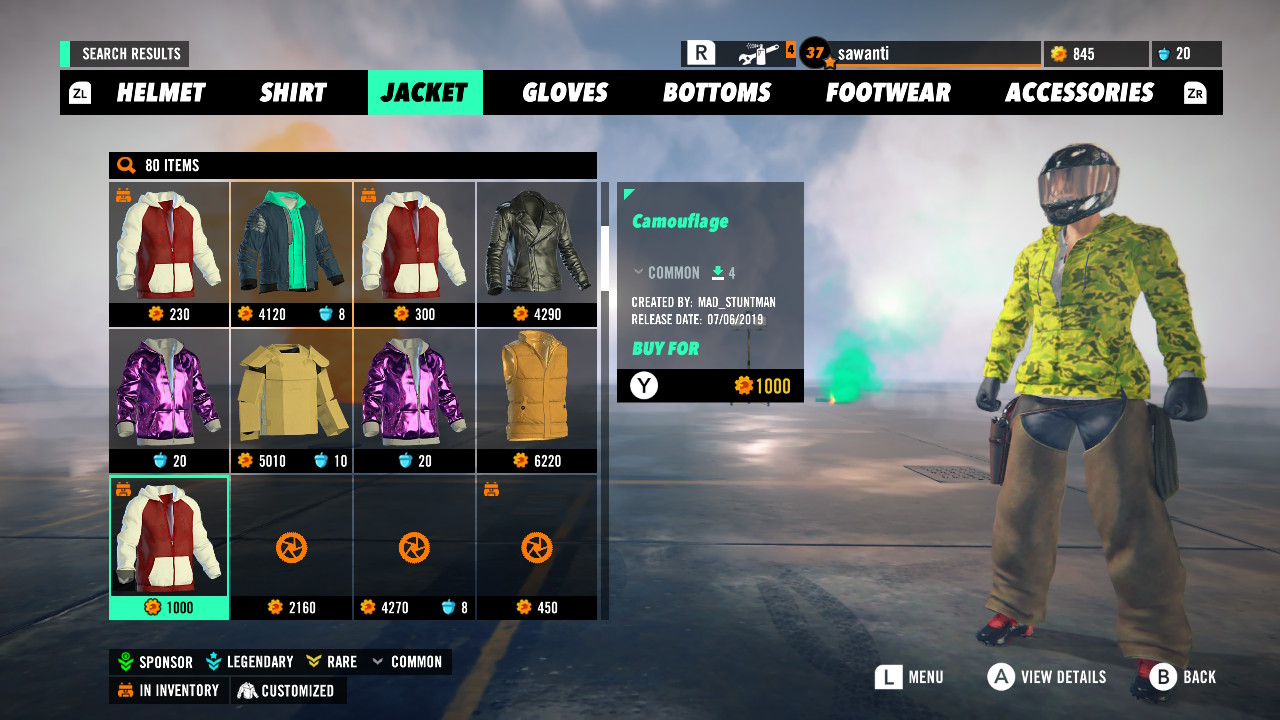Click the acorn currency icon showing 20
The image size is (1280, 720).
pyautogui.click(x=1166, y=54)
